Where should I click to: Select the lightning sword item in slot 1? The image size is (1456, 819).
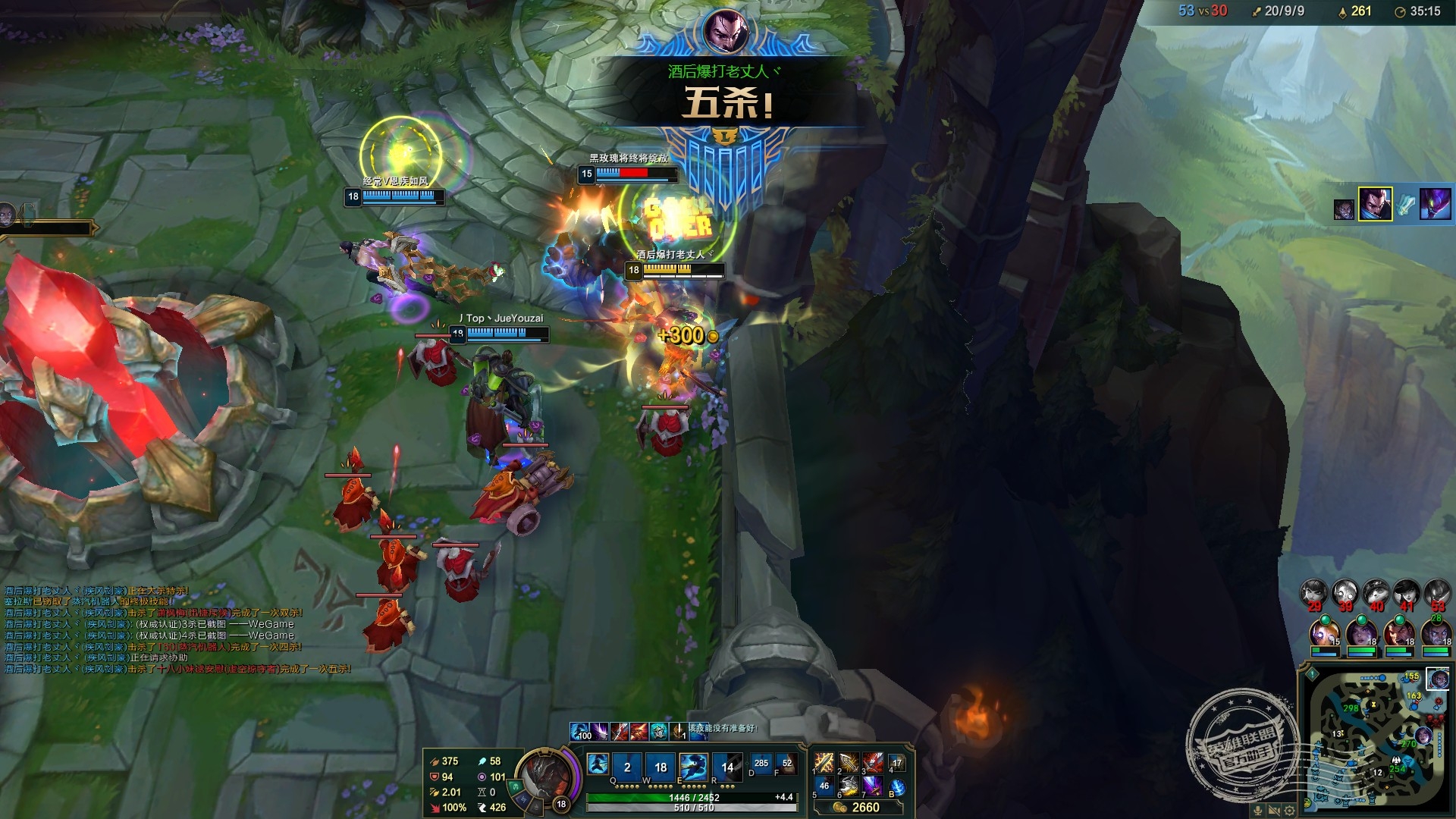pos(824,763)
